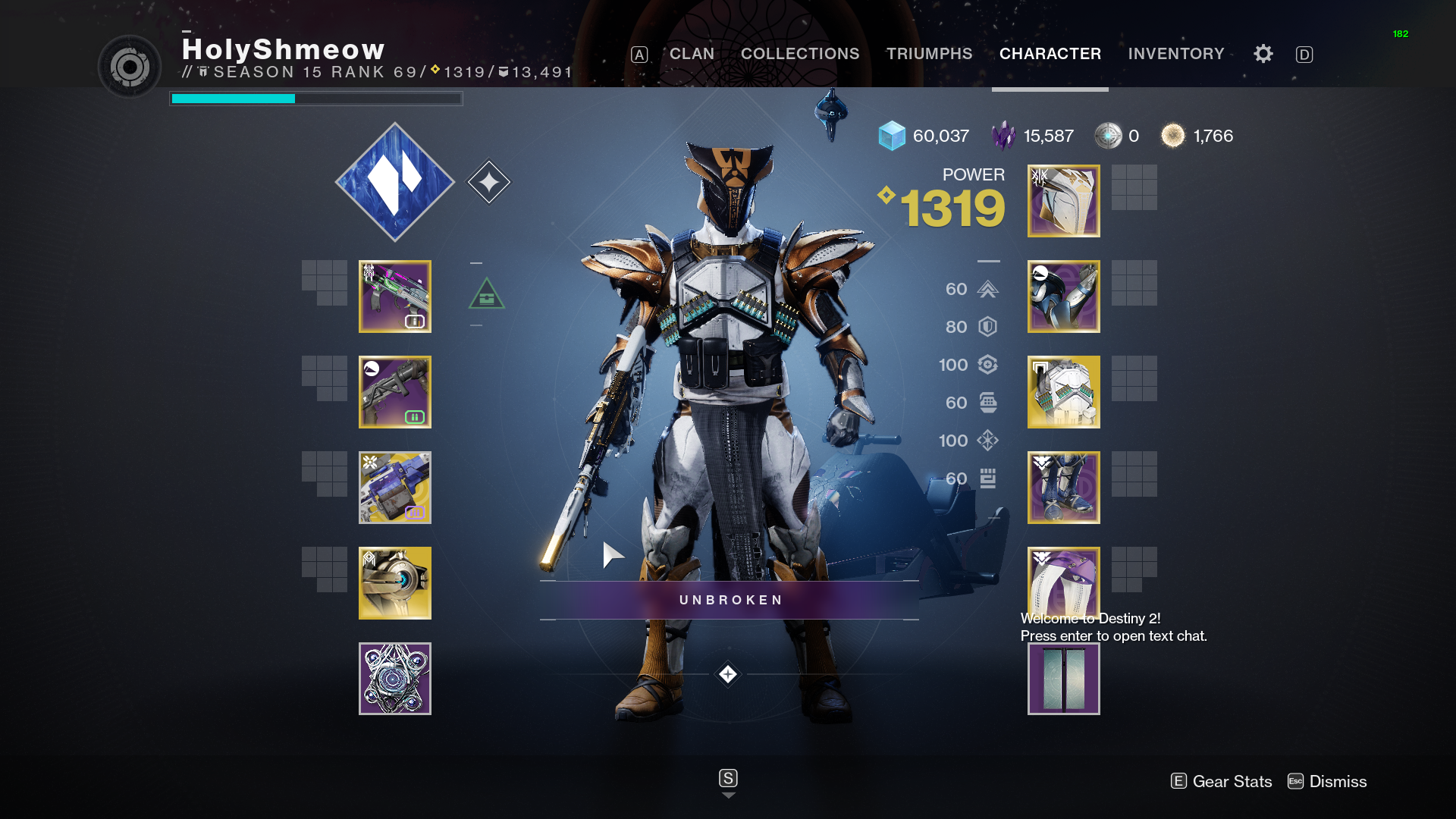
Task: Open the Triumphs tab
Action: tap(929, 54)
